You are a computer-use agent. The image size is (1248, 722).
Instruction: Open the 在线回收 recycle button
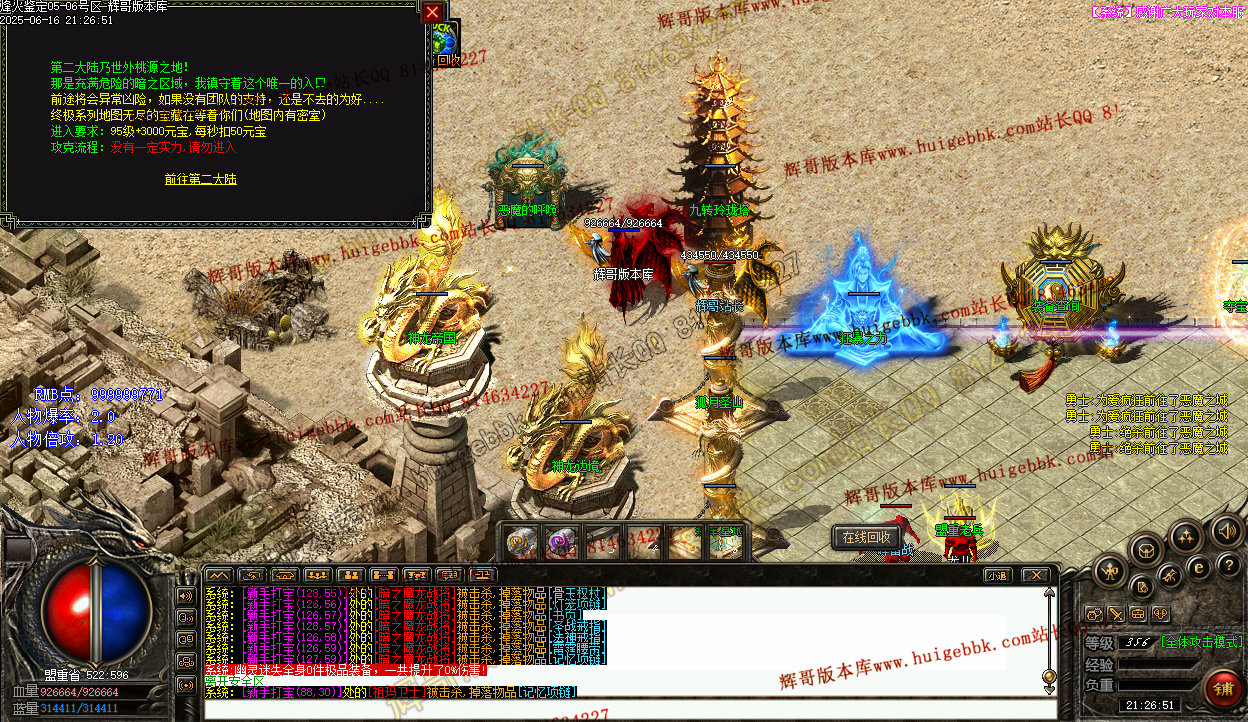865,537
